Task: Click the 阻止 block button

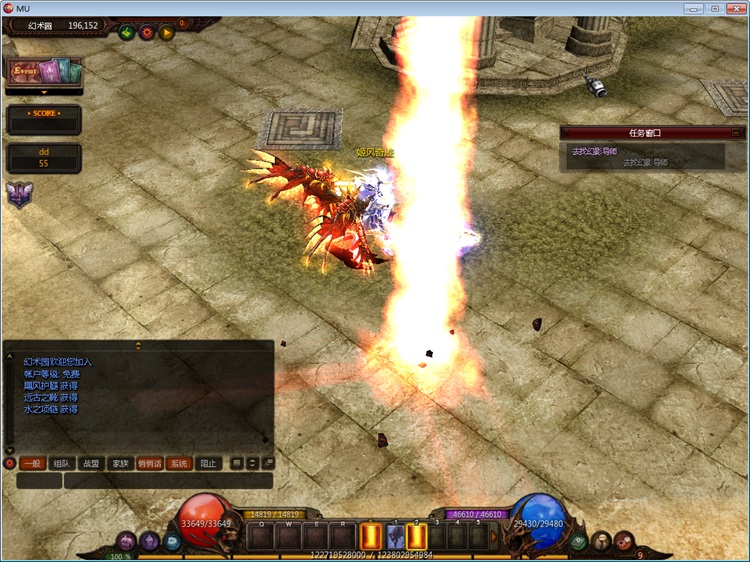Action: click(208, 464)
